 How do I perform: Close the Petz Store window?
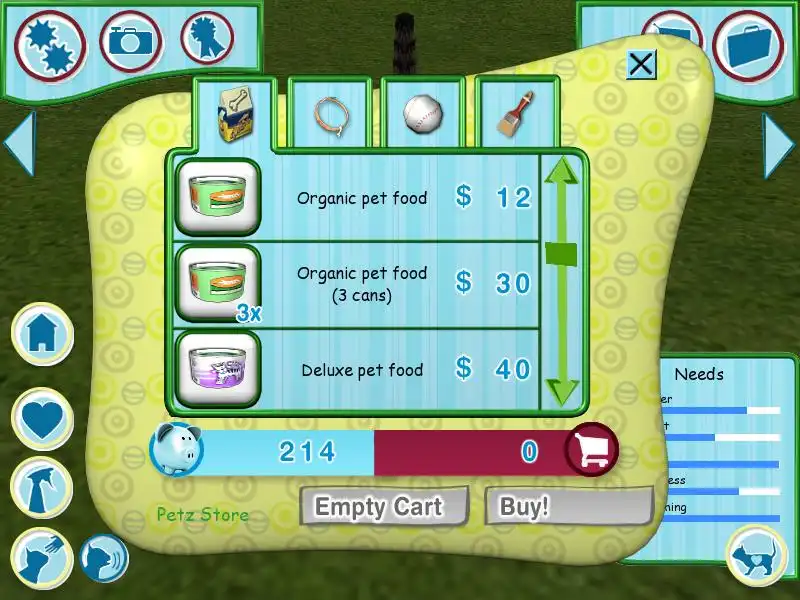coord(641,65)
